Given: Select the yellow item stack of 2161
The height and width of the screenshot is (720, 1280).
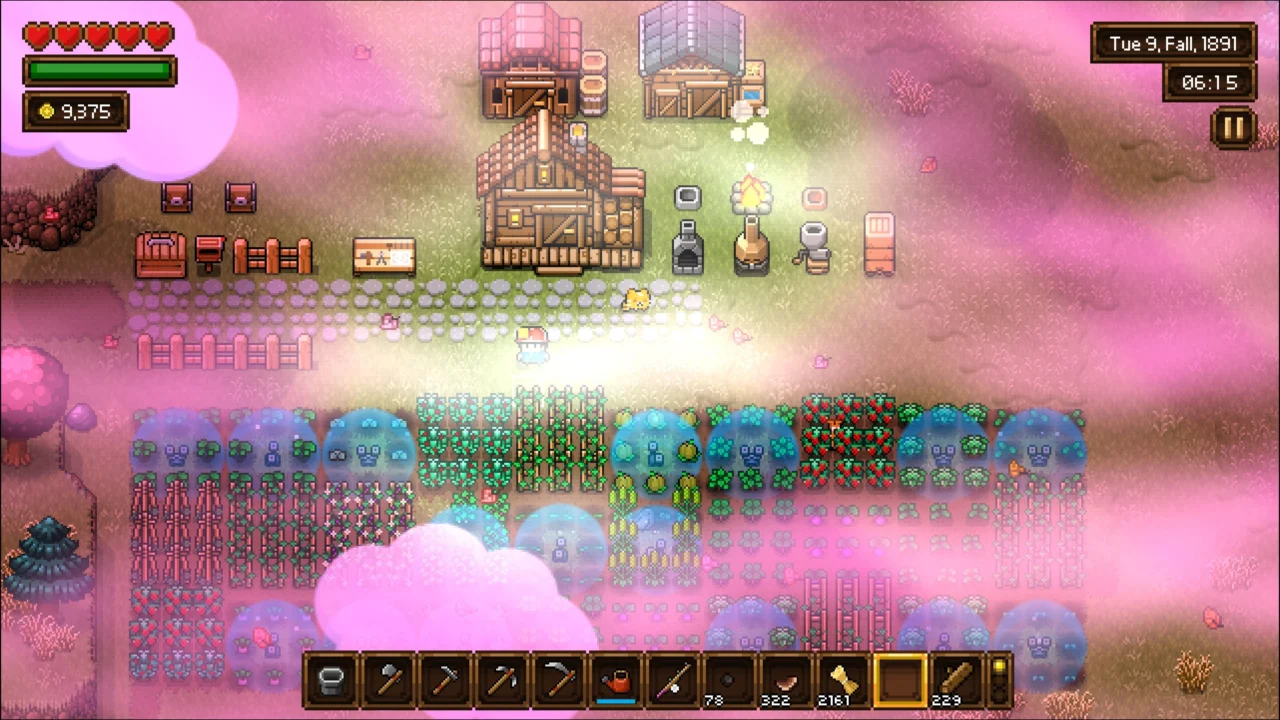Looking at the screenshot, I should point(844,681).
